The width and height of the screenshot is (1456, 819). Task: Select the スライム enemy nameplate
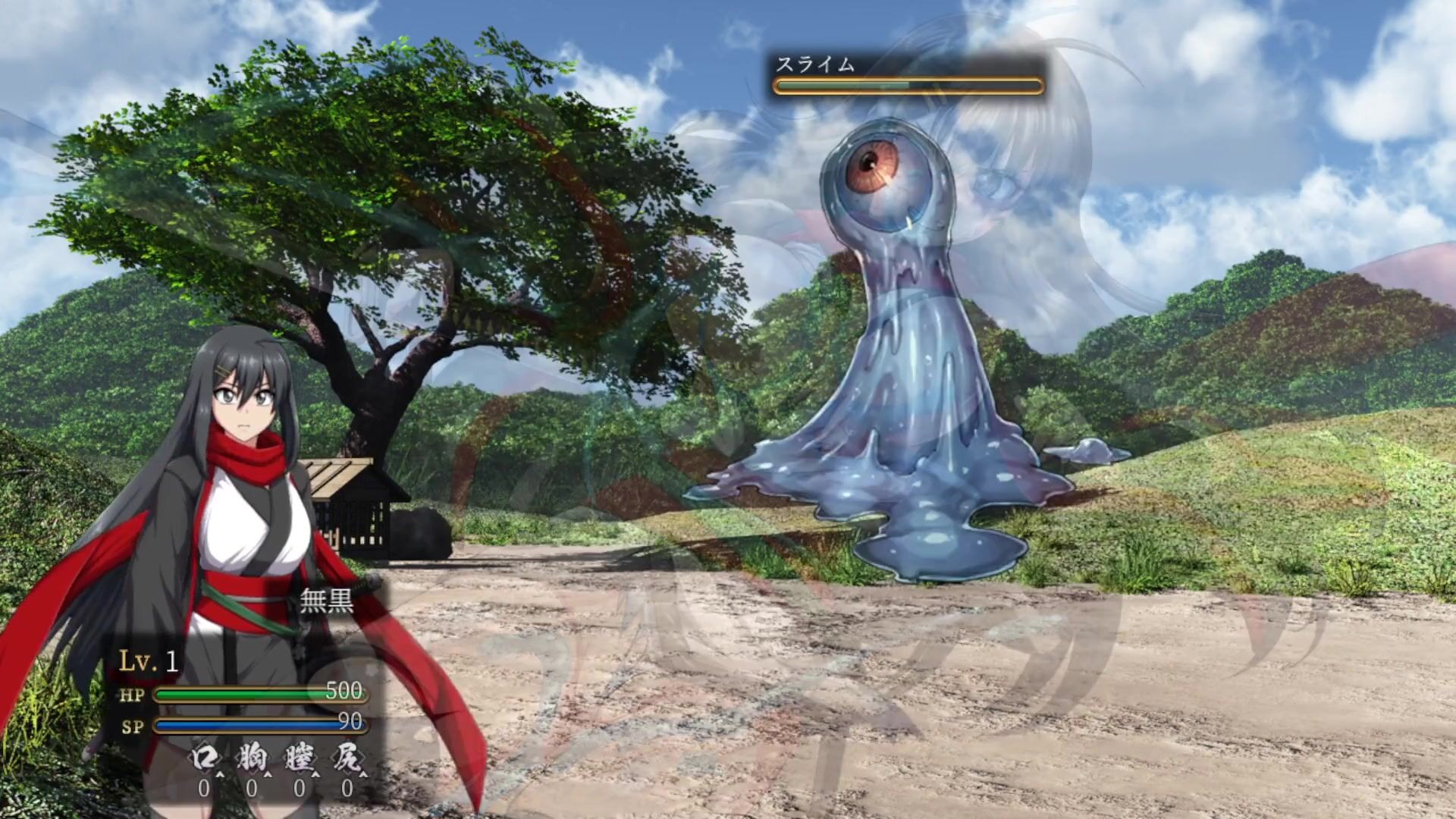coord(815,64)
